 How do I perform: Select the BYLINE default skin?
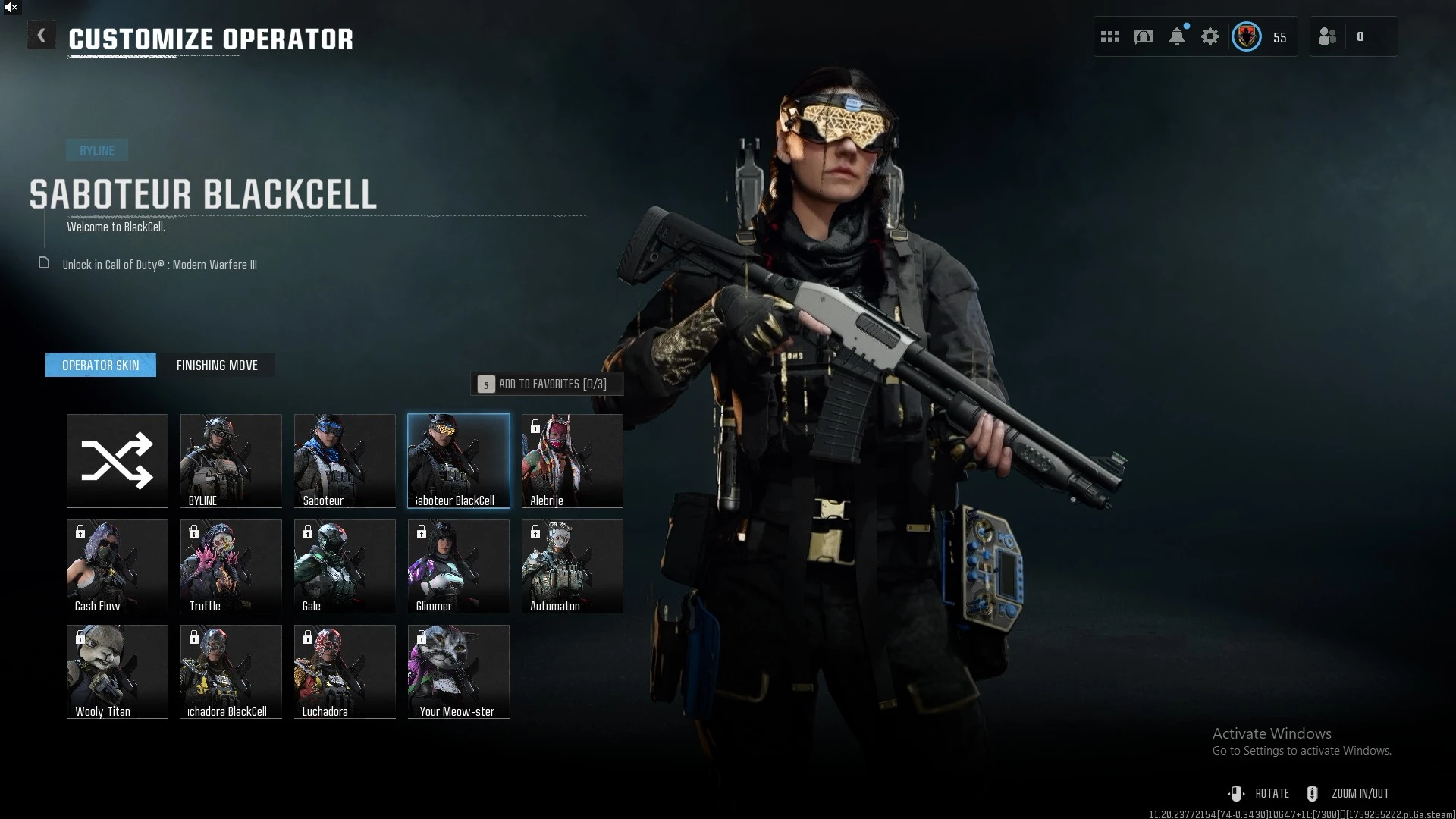(231, 460)
